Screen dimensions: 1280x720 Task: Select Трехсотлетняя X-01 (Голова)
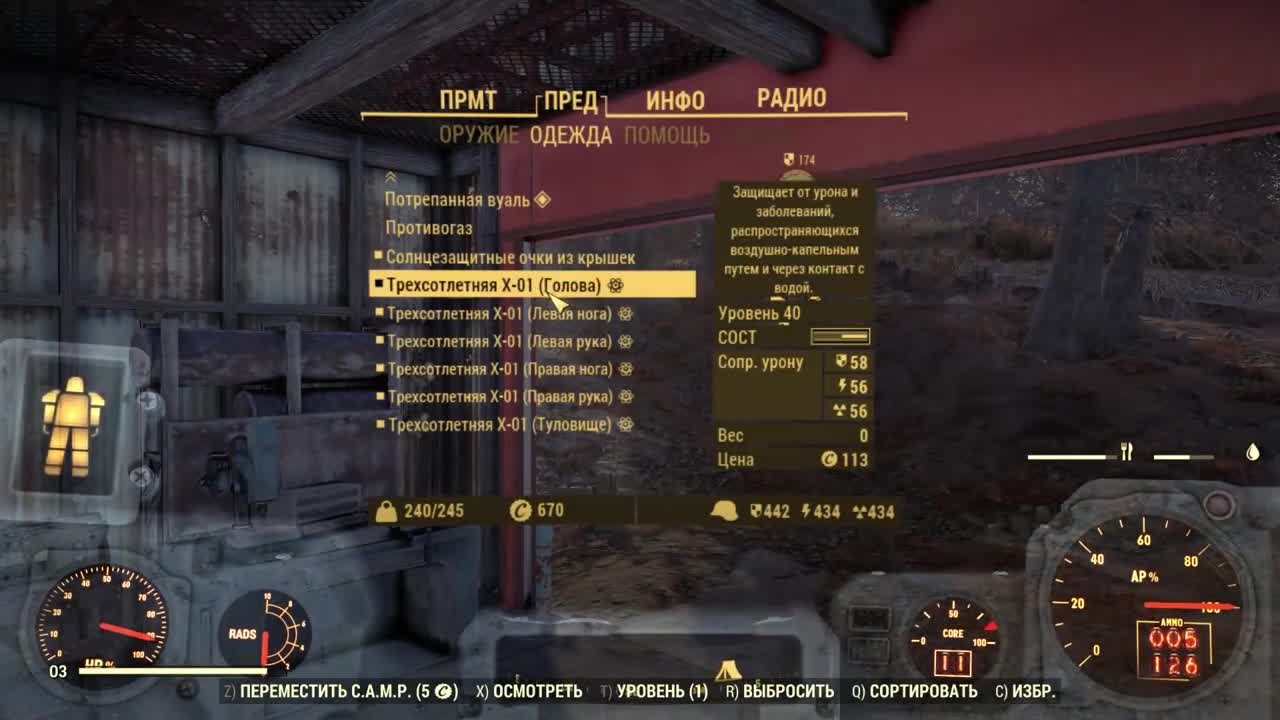pos(494,286)
